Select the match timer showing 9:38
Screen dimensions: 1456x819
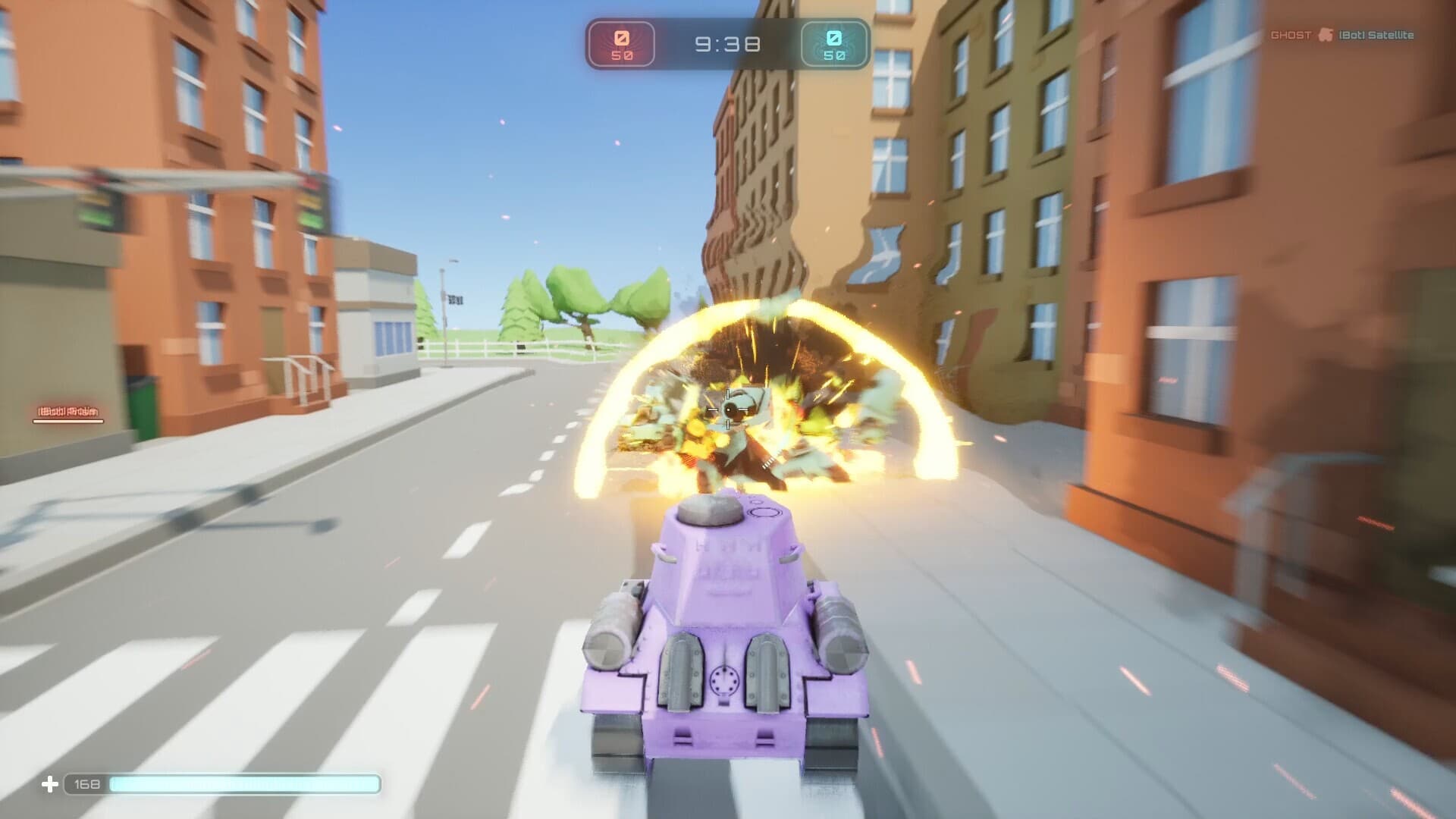[726, 44]
